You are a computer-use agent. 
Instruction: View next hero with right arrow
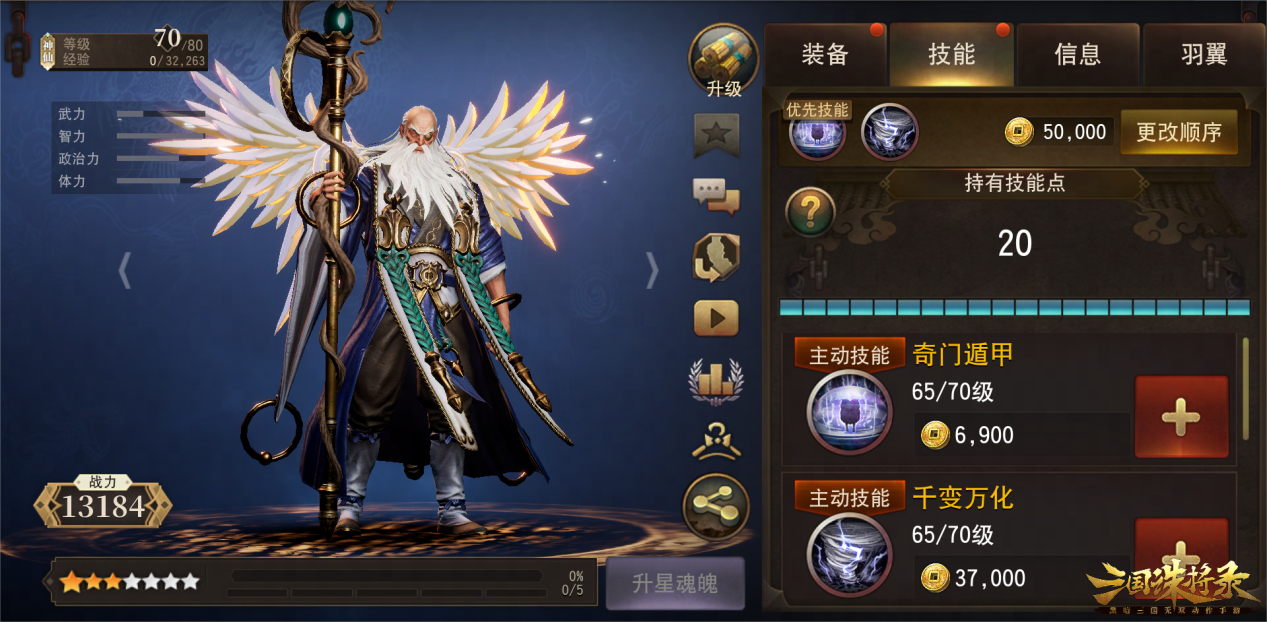(x=652, y=270)
